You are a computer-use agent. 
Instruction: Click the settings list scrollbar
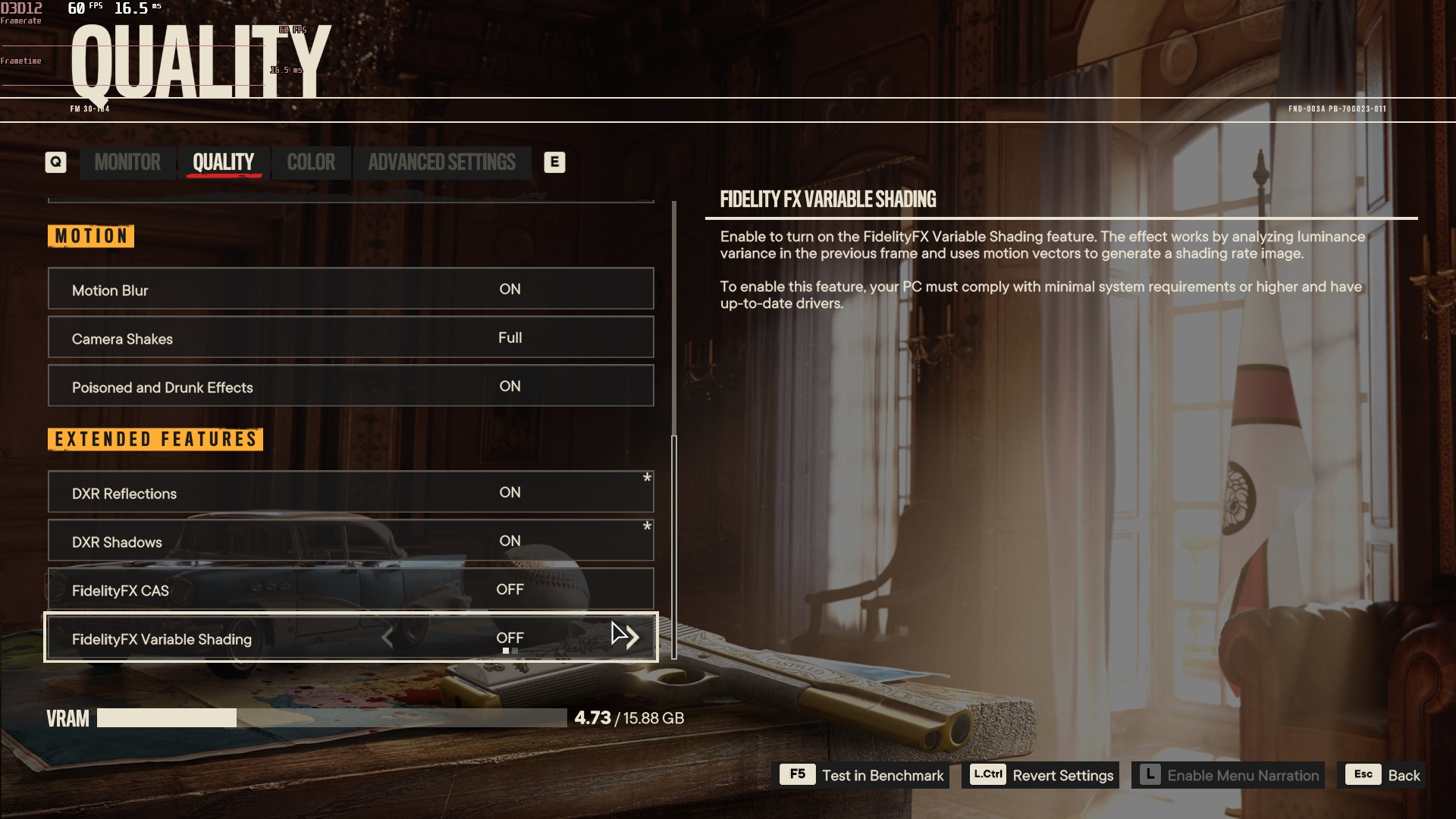(674, 546)
